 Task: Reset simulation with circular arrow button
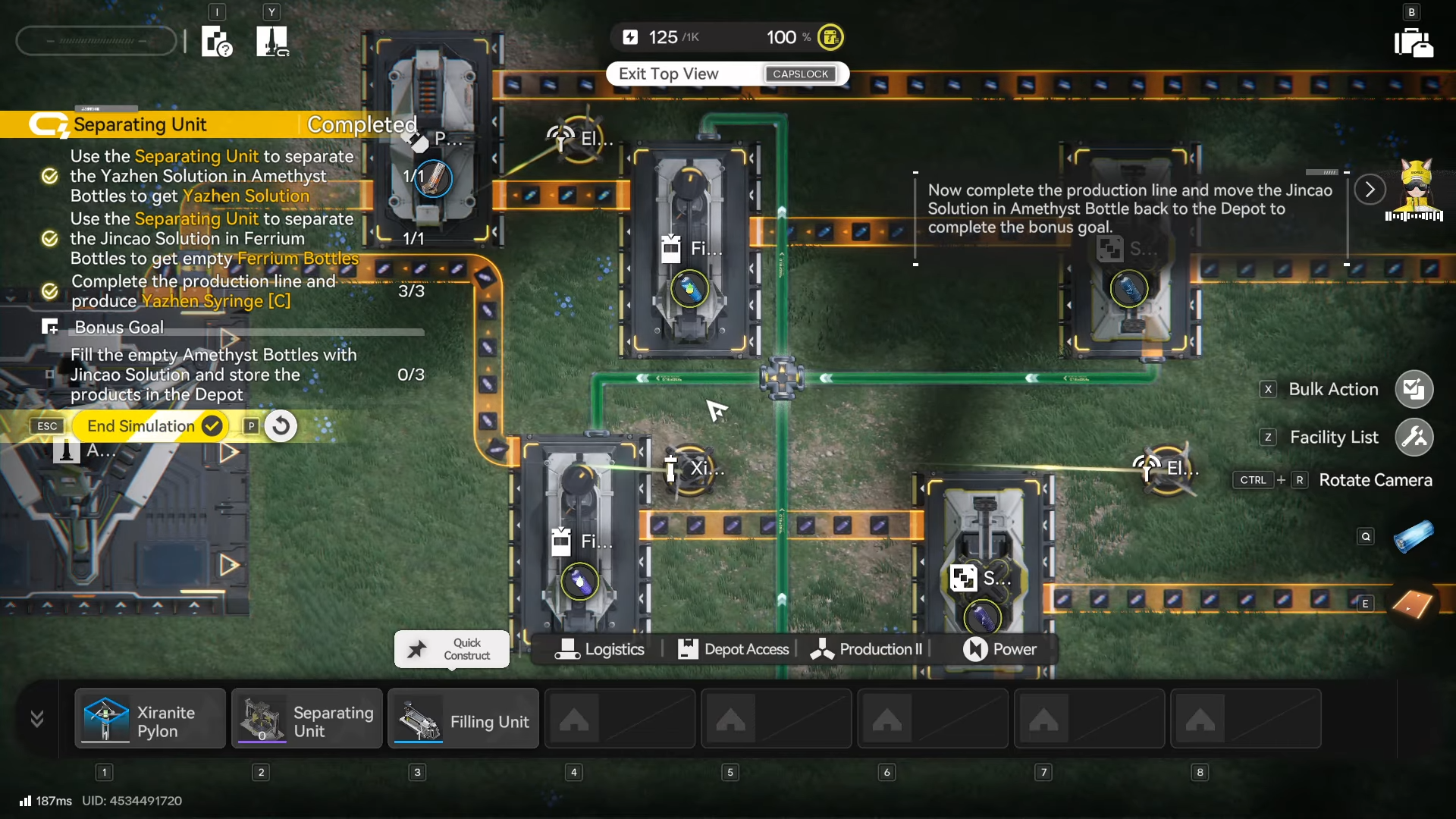pos(281,426)
